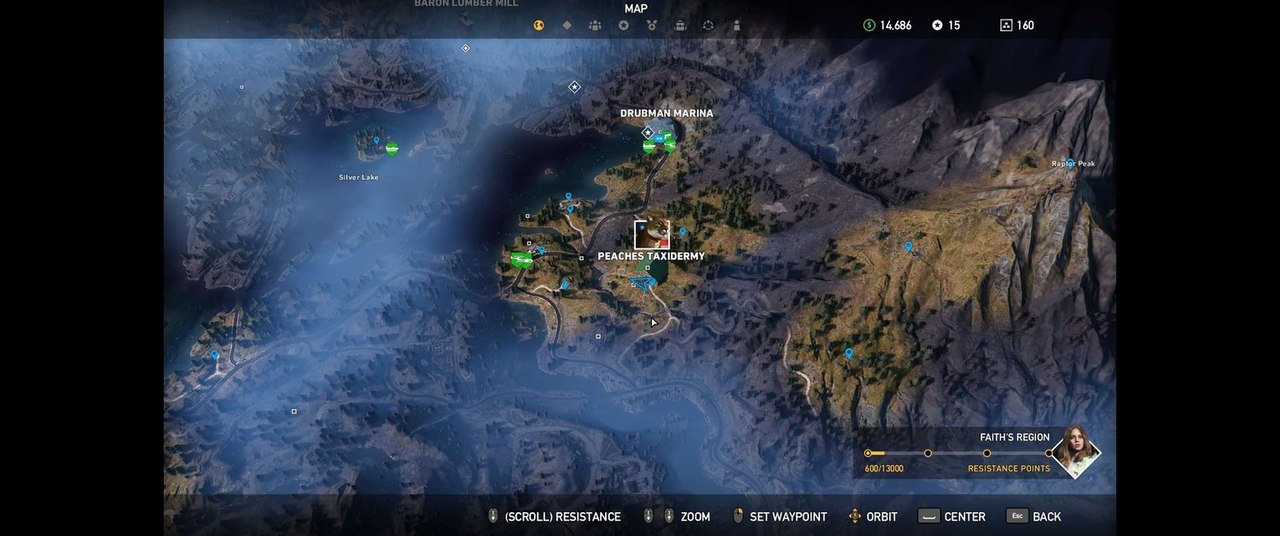Switch to the globe map tab
The image size is (1280, 536).
(x=538, y=25)
